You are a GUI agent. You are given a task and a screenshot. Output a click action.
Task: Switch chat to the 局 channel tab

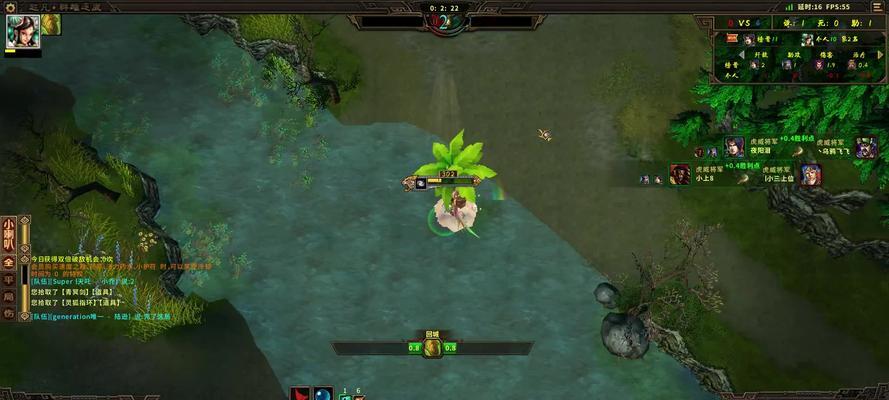[8, 296]
